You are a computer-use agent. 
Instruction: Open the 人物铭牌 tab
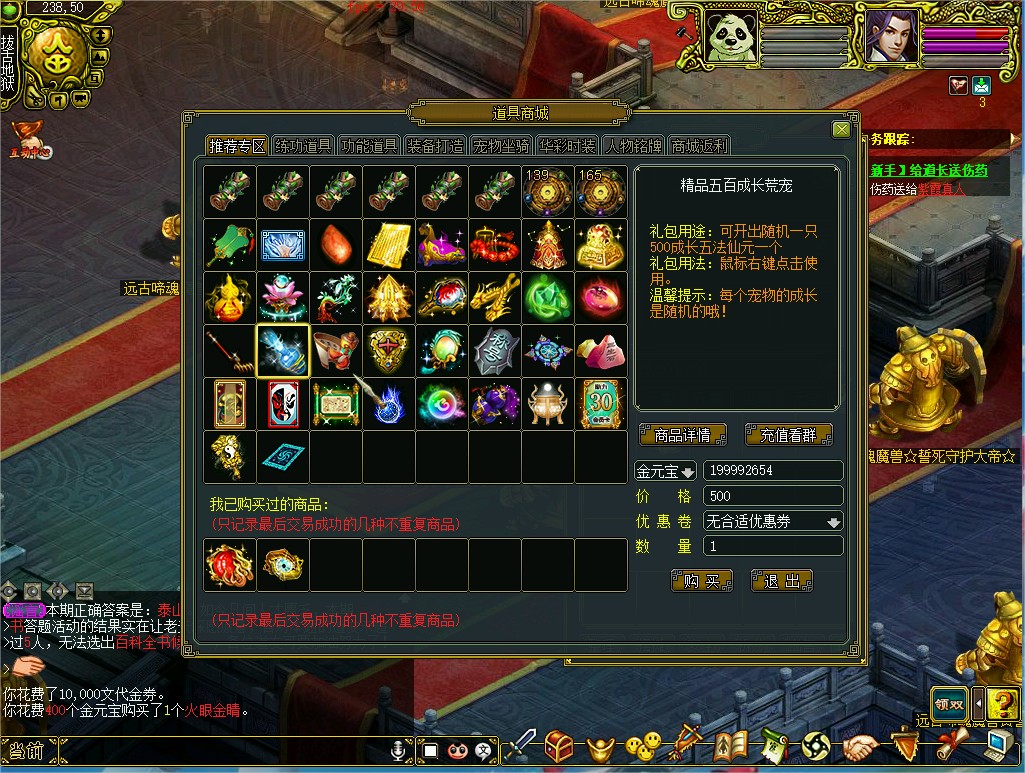click(x=633, y=146)
